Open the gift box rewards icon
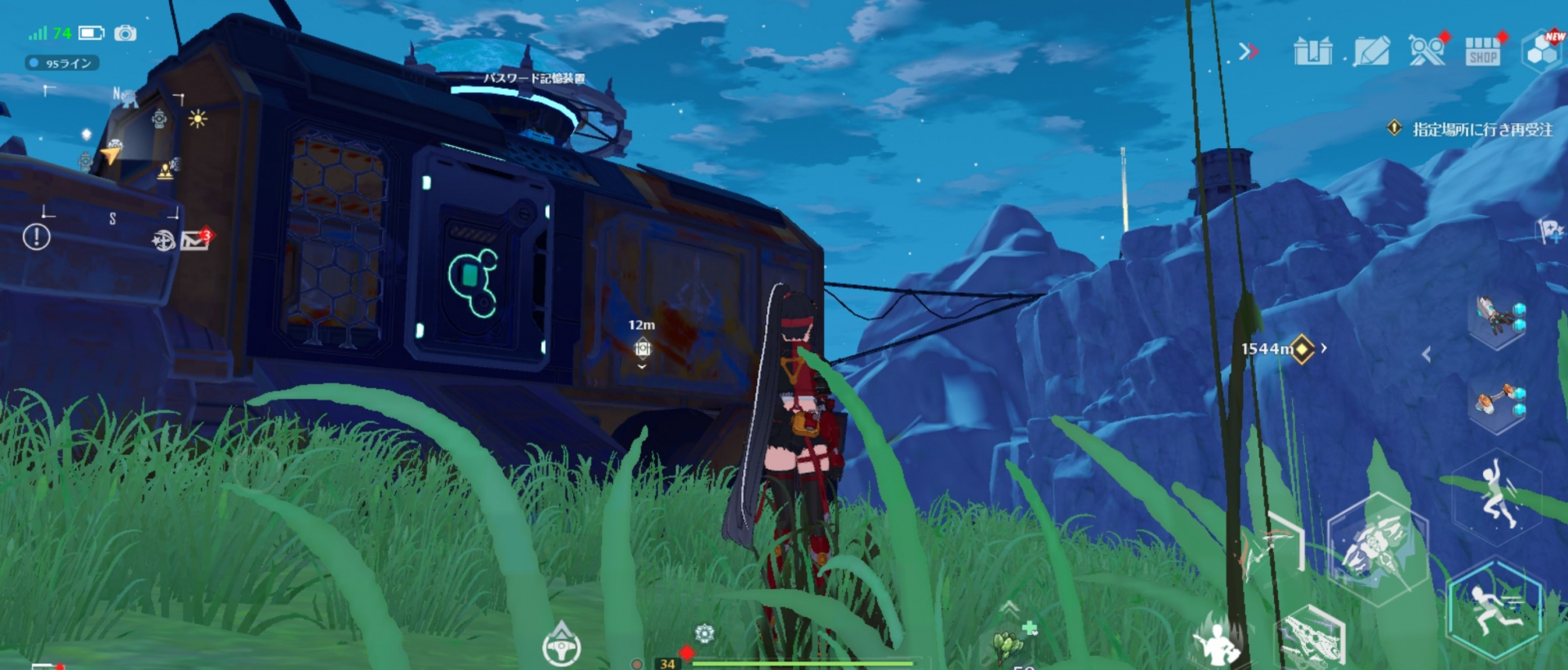Viewport: 1568px width, 670px height. [1312, 51]
